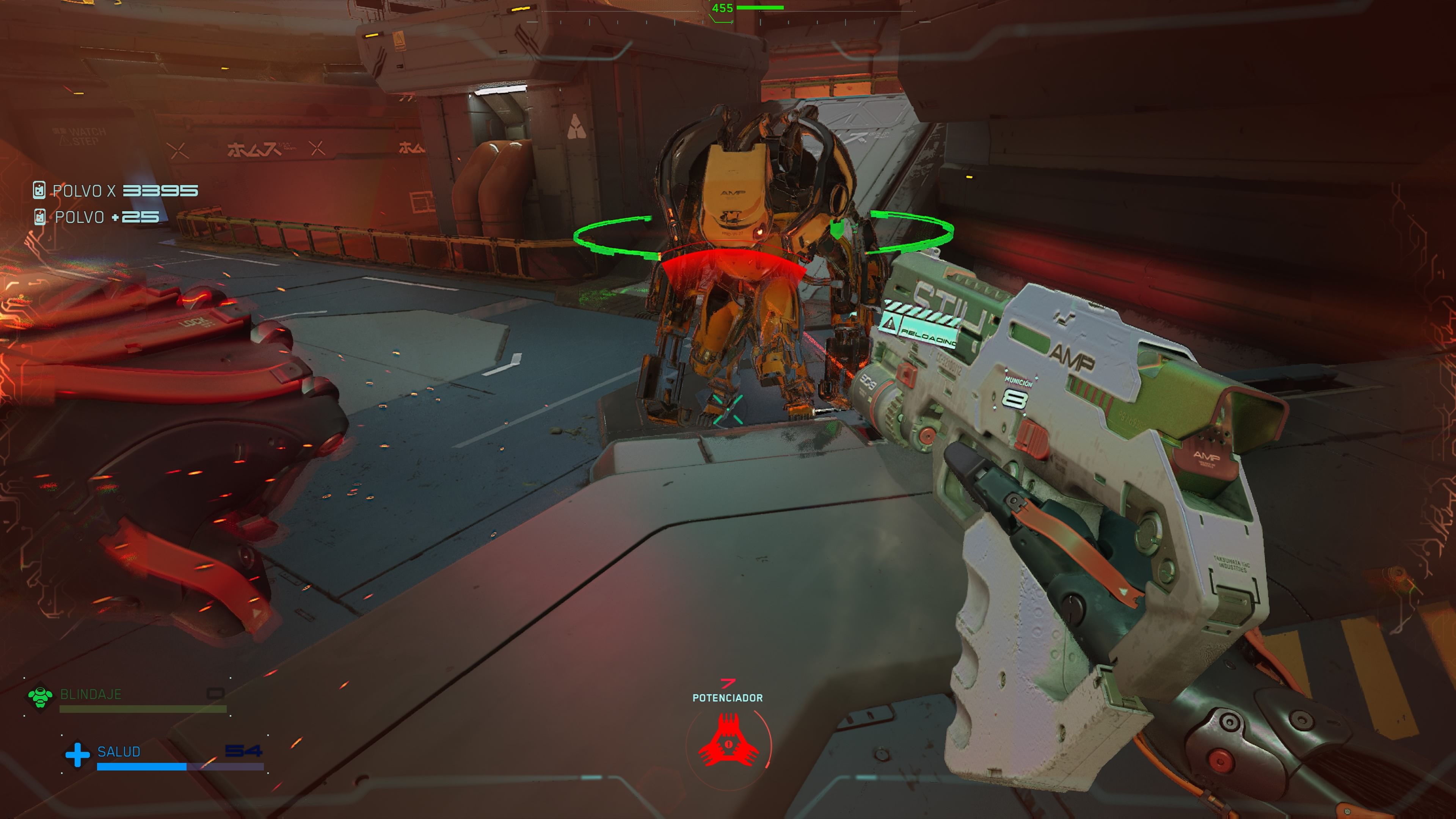Select the blue Salud cross icon

[x=77, y=755]
